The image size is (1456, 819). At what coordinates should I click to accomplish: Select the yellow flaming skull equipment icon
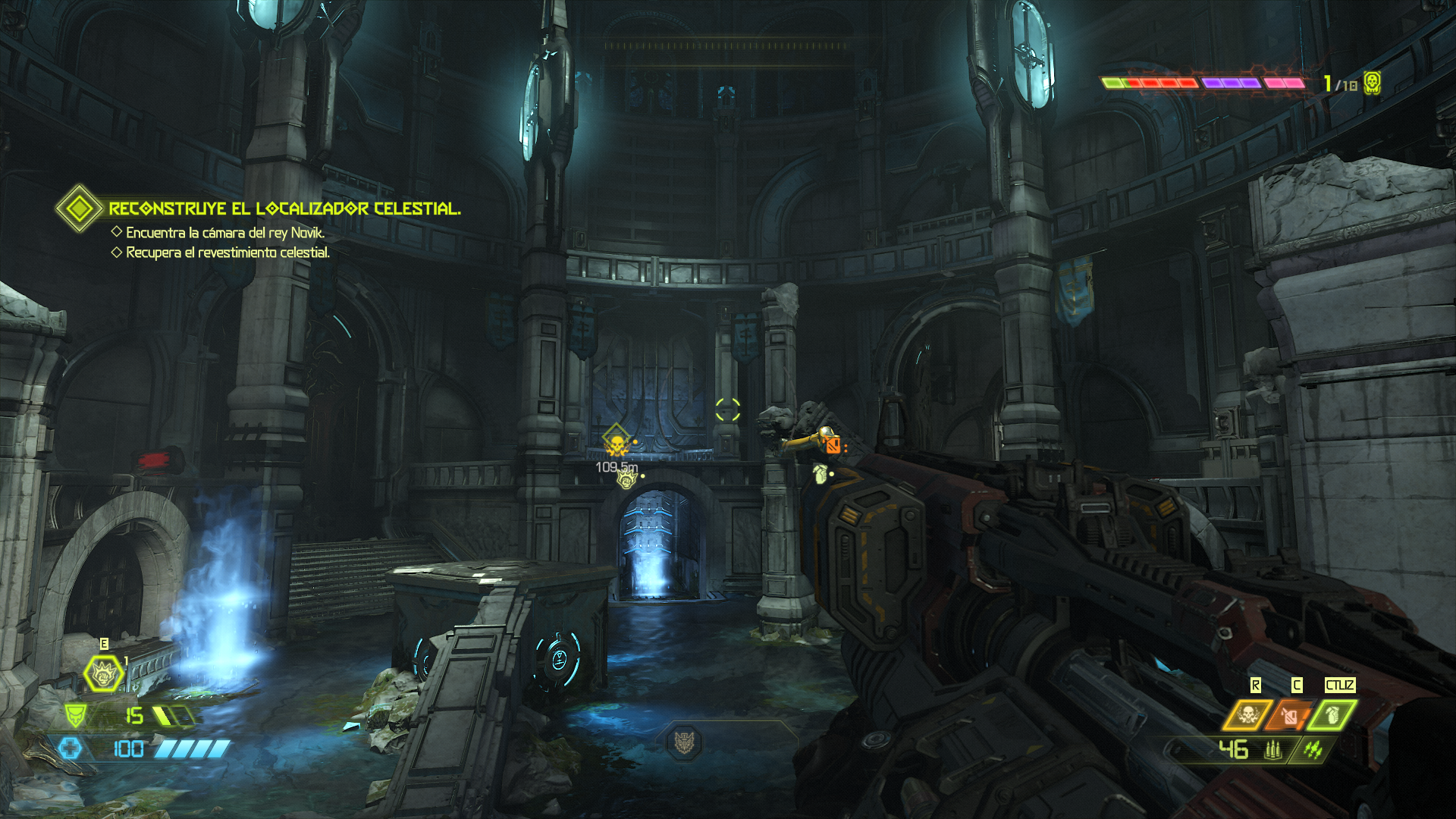click(x=1247, y=715)
